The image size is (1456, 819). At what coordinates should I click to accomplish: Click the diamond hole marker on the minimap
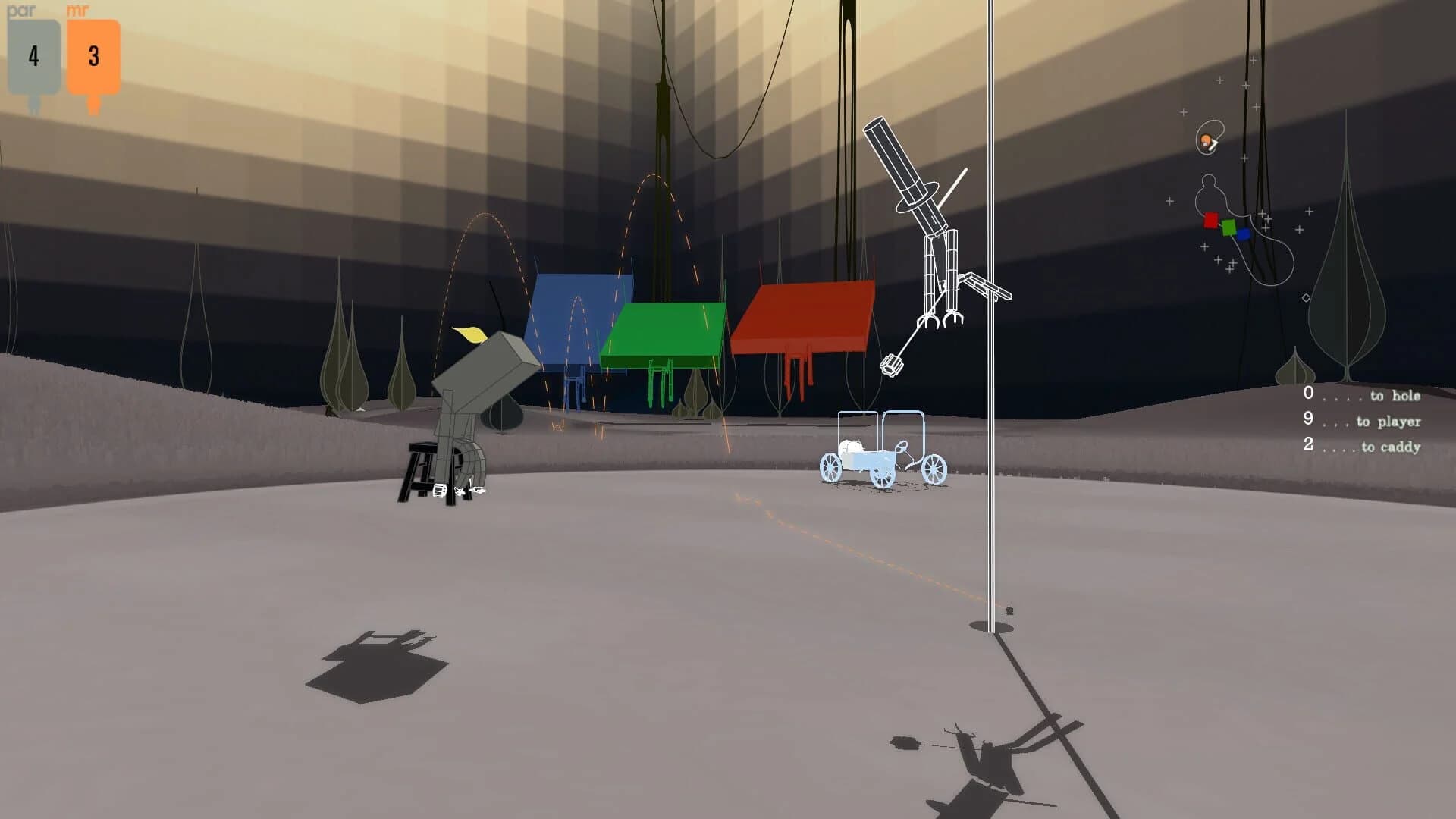(1306, 298)
